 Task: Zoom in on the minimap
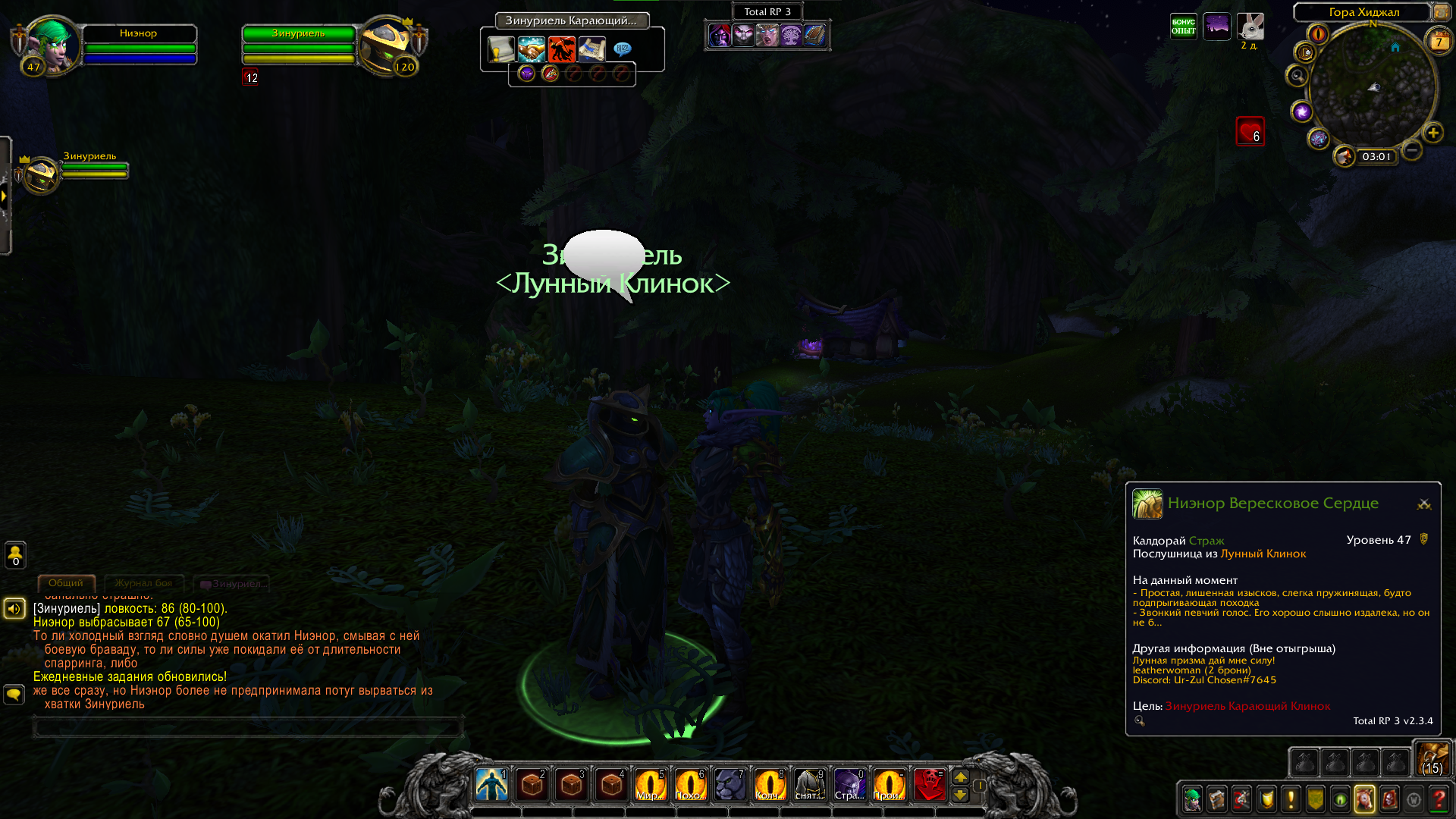1432,133
